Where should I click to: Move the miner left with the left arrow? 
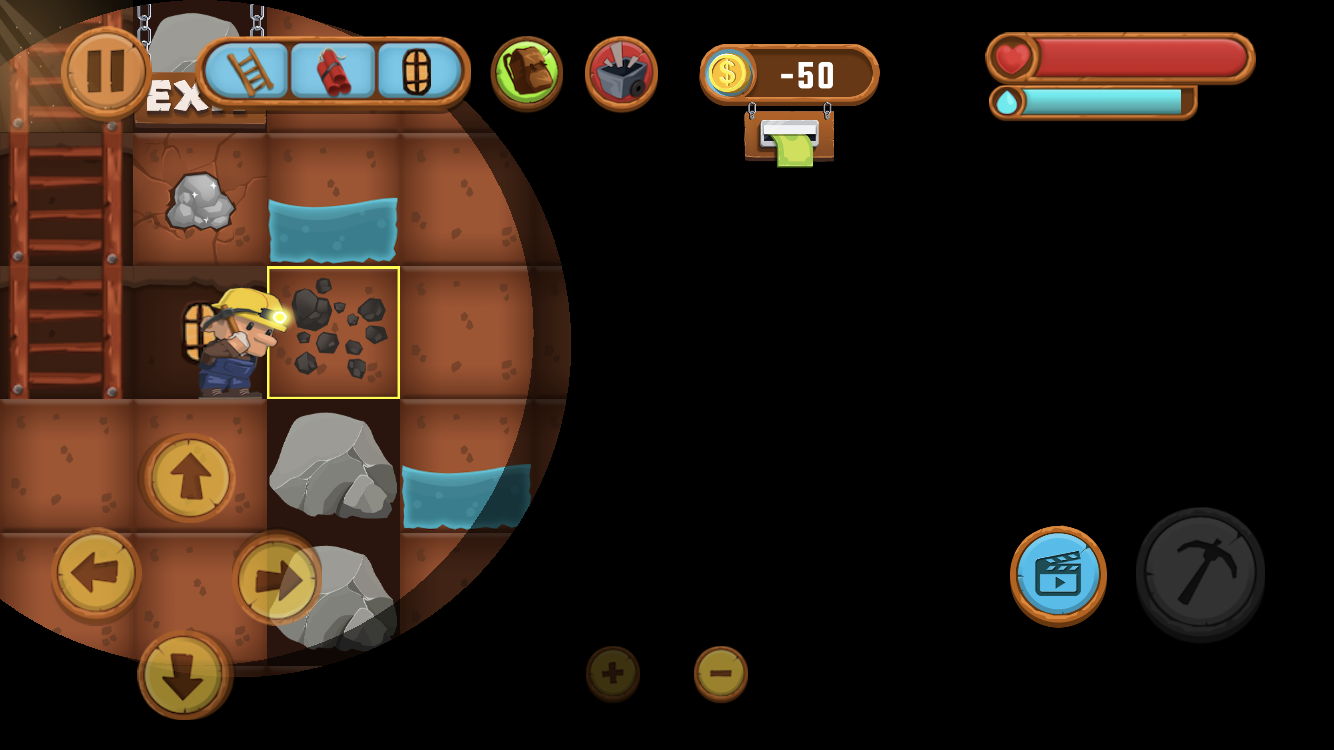(96, 573)
